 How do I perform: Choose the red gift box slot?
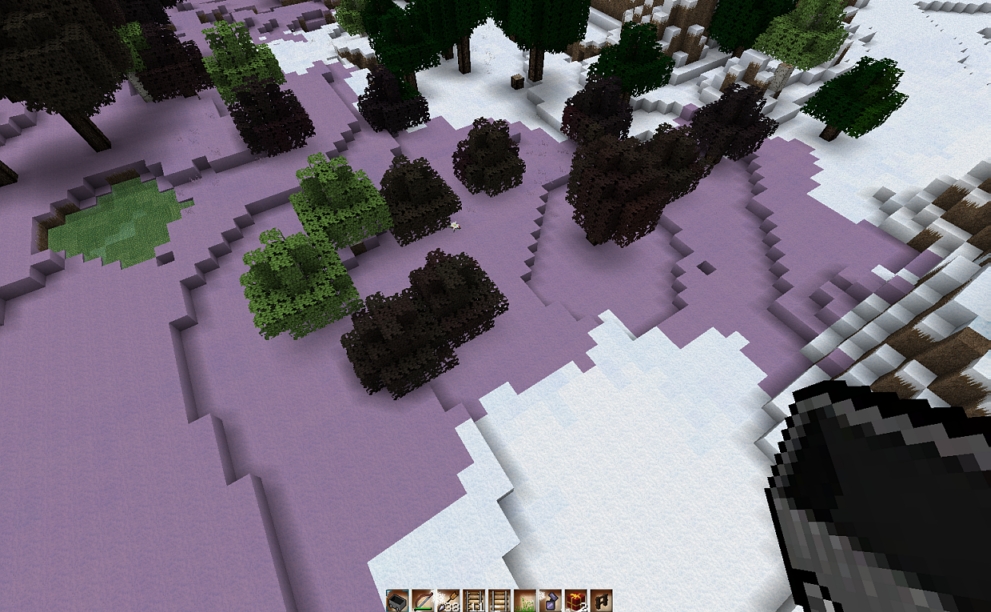click(576, 601)
